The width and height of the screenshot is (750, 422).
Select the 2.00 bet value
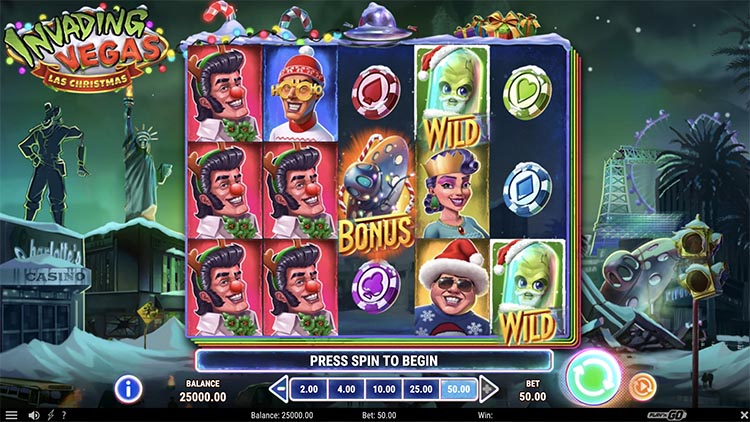tap(309, 388)
